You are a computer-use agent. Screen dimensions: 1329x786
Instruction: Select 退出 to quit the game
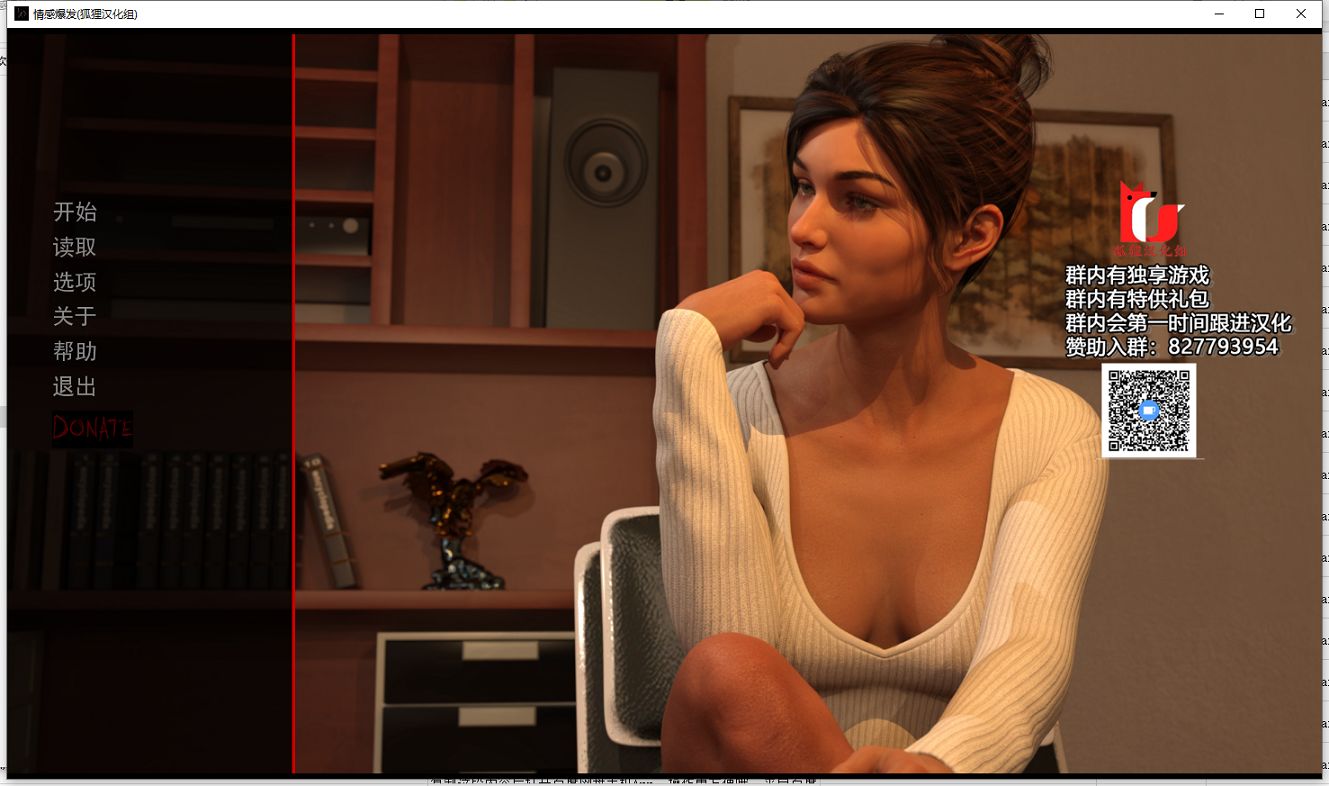pos(75,387)
